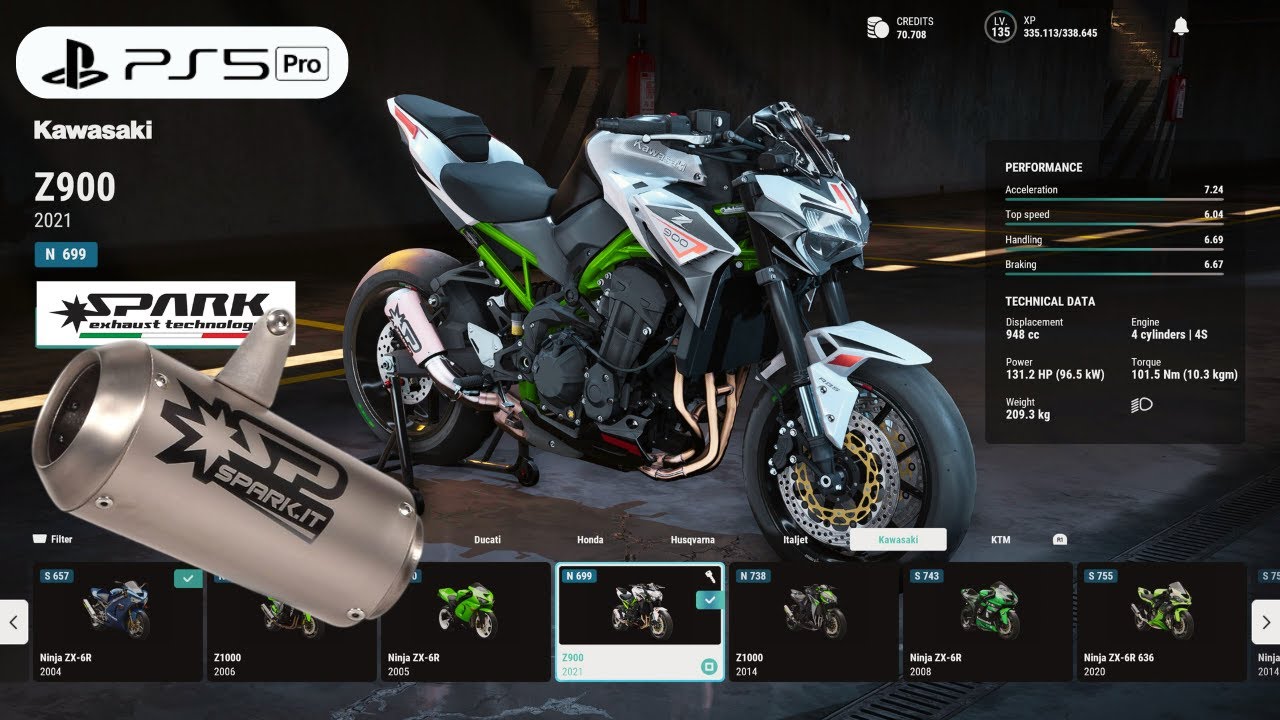Viewport: 1280px width, 720px height.
Task: Select the Ninja ZX-6R 2008 bike card
Action: (988, 621)
